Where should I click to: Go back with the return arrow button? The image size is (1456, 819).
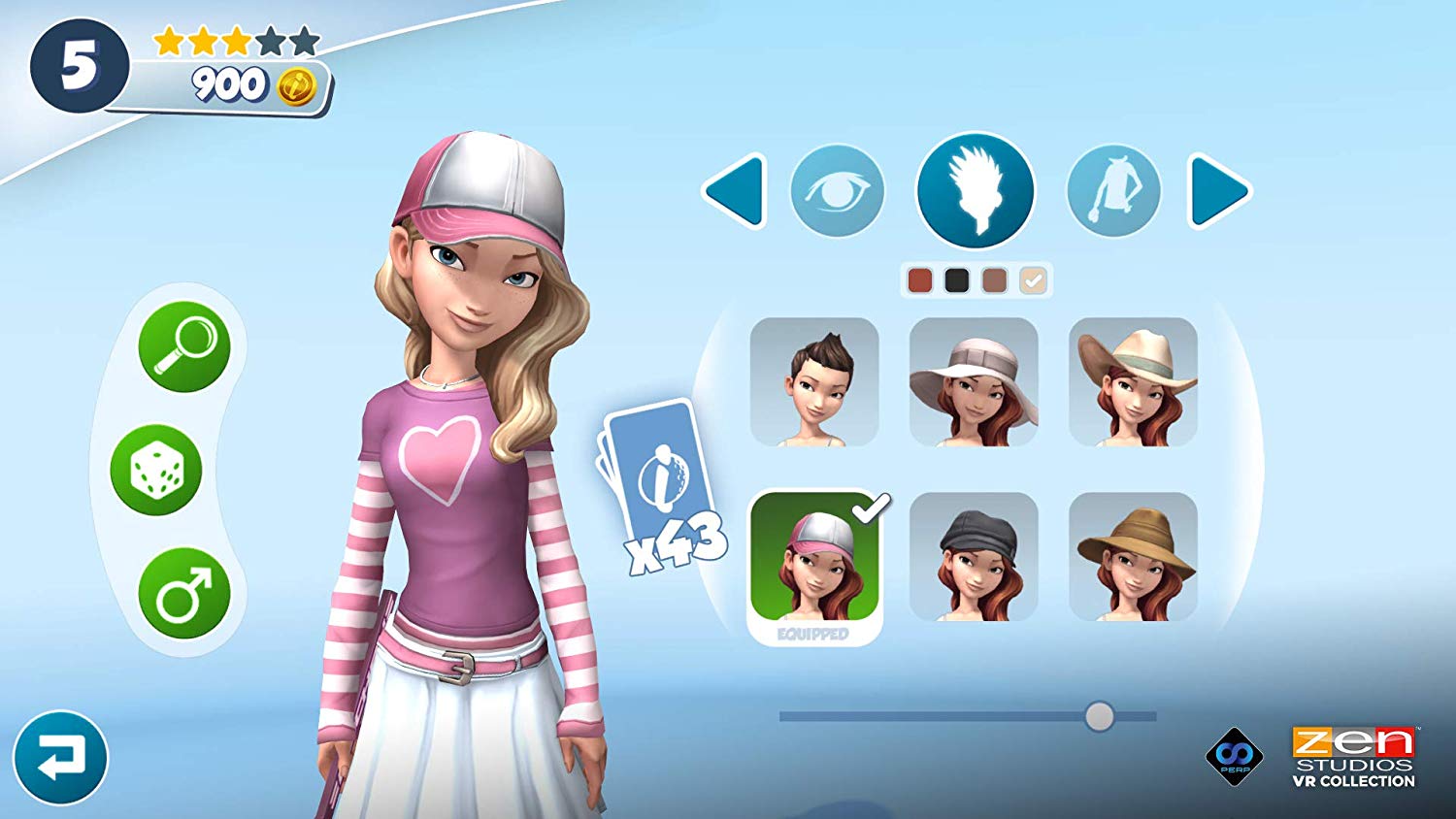click(x=60, y=758)
